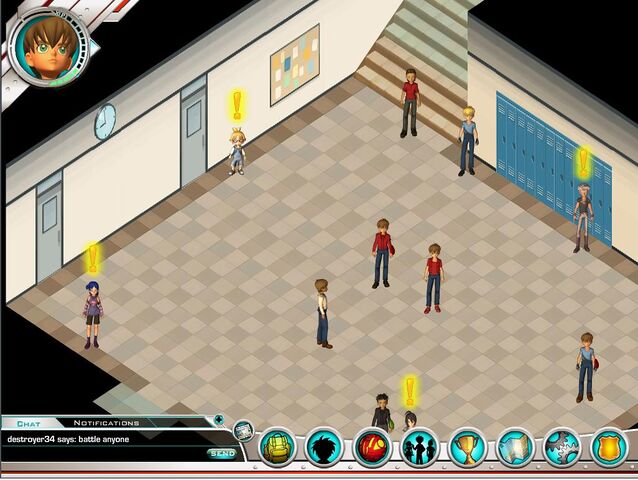638x480 pixels.
Task: Select the red Bakugan ball icon
Action: tap(372, 447)
